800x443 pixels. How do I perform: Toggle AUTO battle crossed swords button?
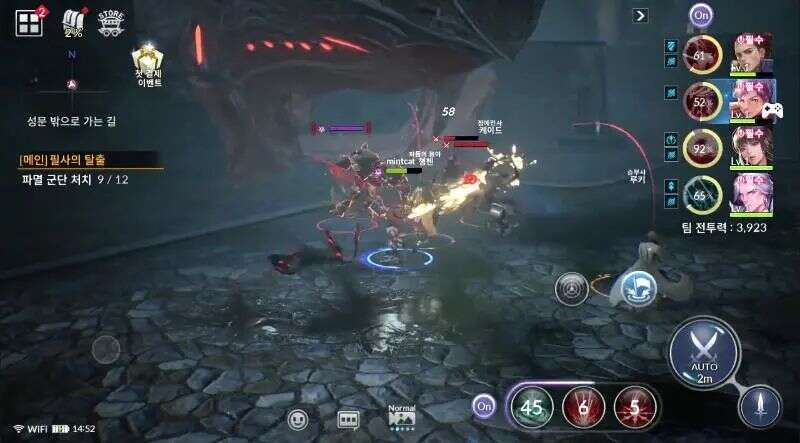click(704, 351)
